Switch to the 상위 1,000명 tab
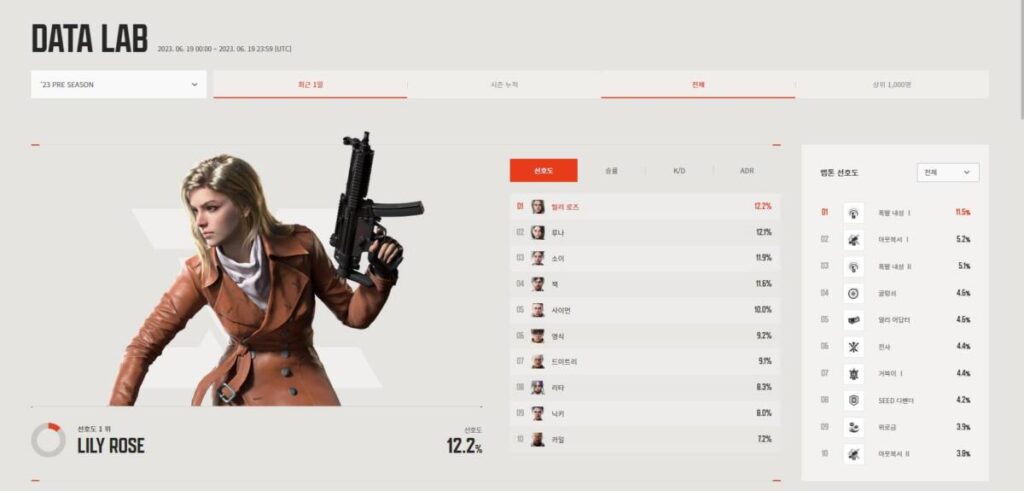 [892, 85]
